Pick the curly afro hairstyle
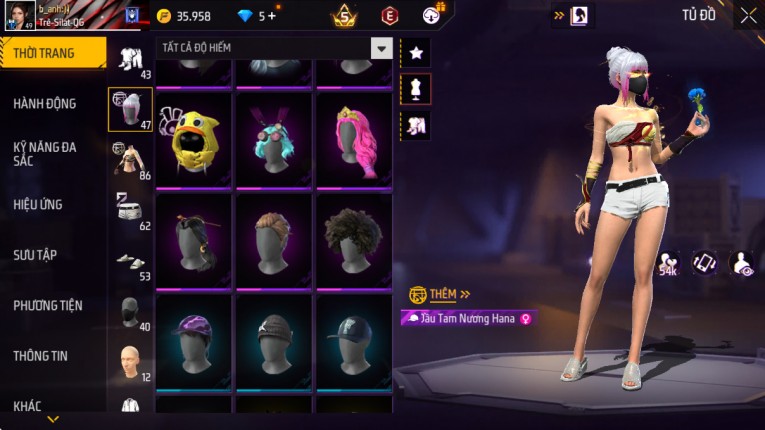 pyautogui.click(x=353, y=240)
